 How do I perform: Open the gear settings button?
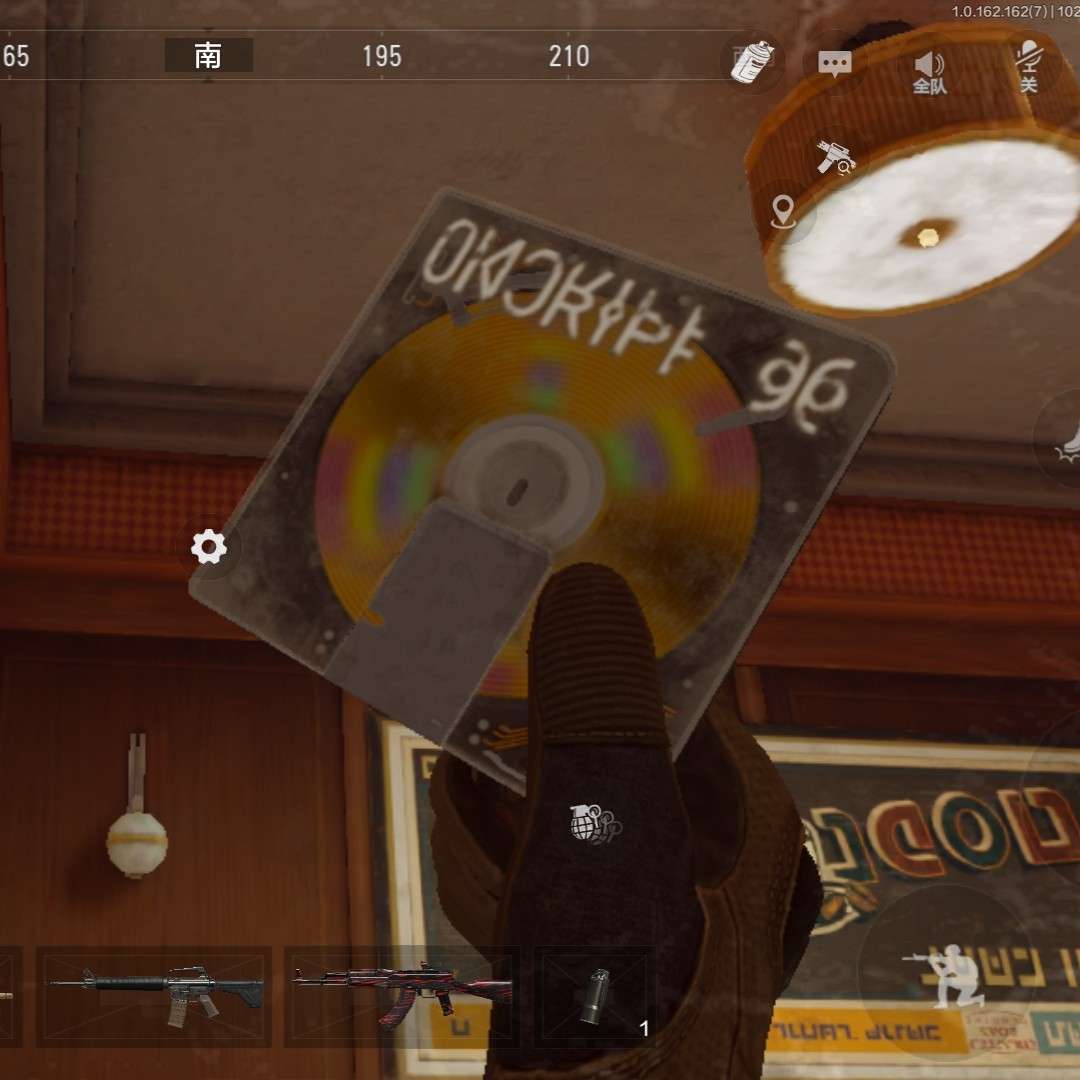pyautogui.click(x=209, y=547)
